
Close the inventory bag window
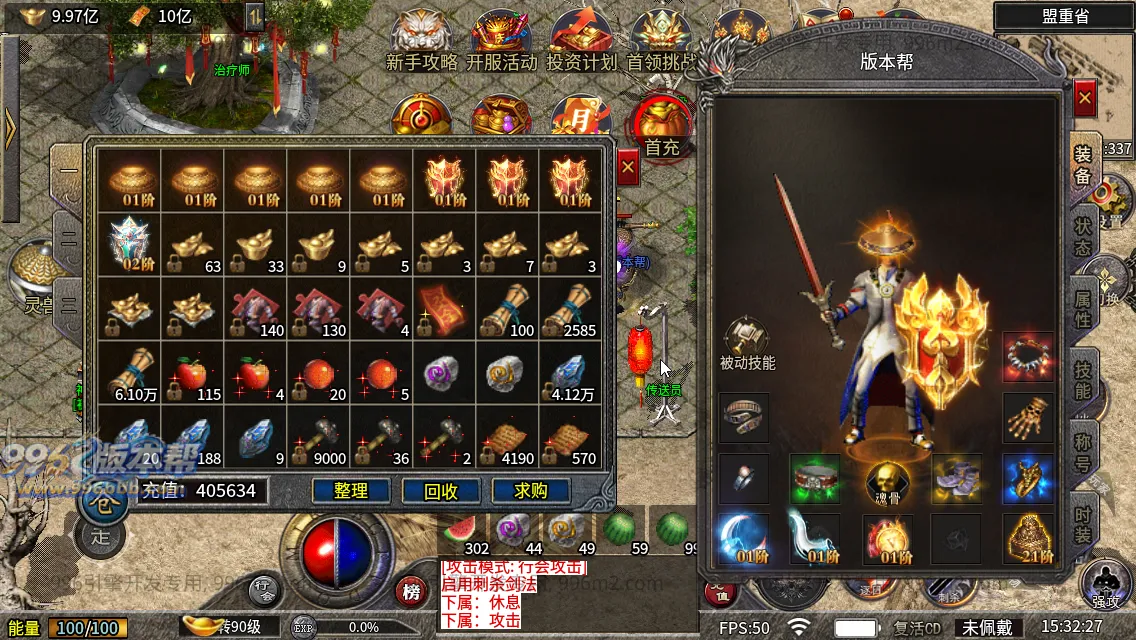627,167
